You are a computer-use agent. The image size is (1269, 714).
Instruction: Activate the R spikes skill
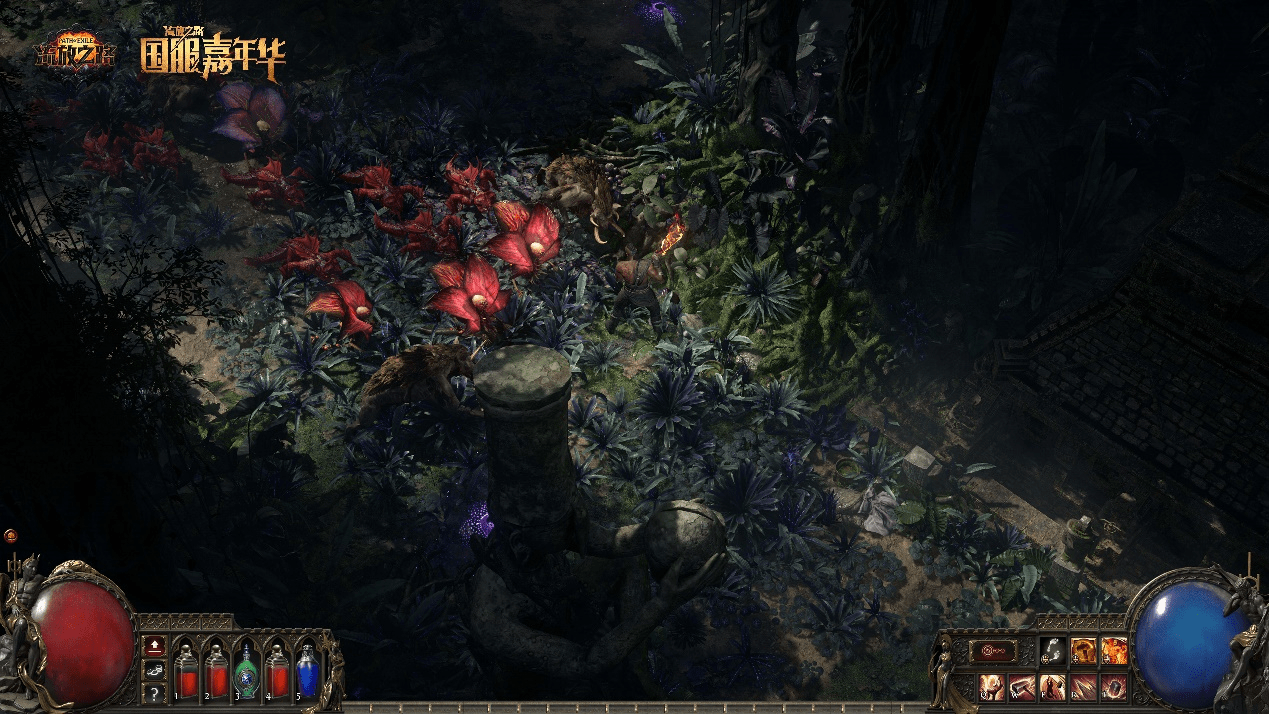1083,687
